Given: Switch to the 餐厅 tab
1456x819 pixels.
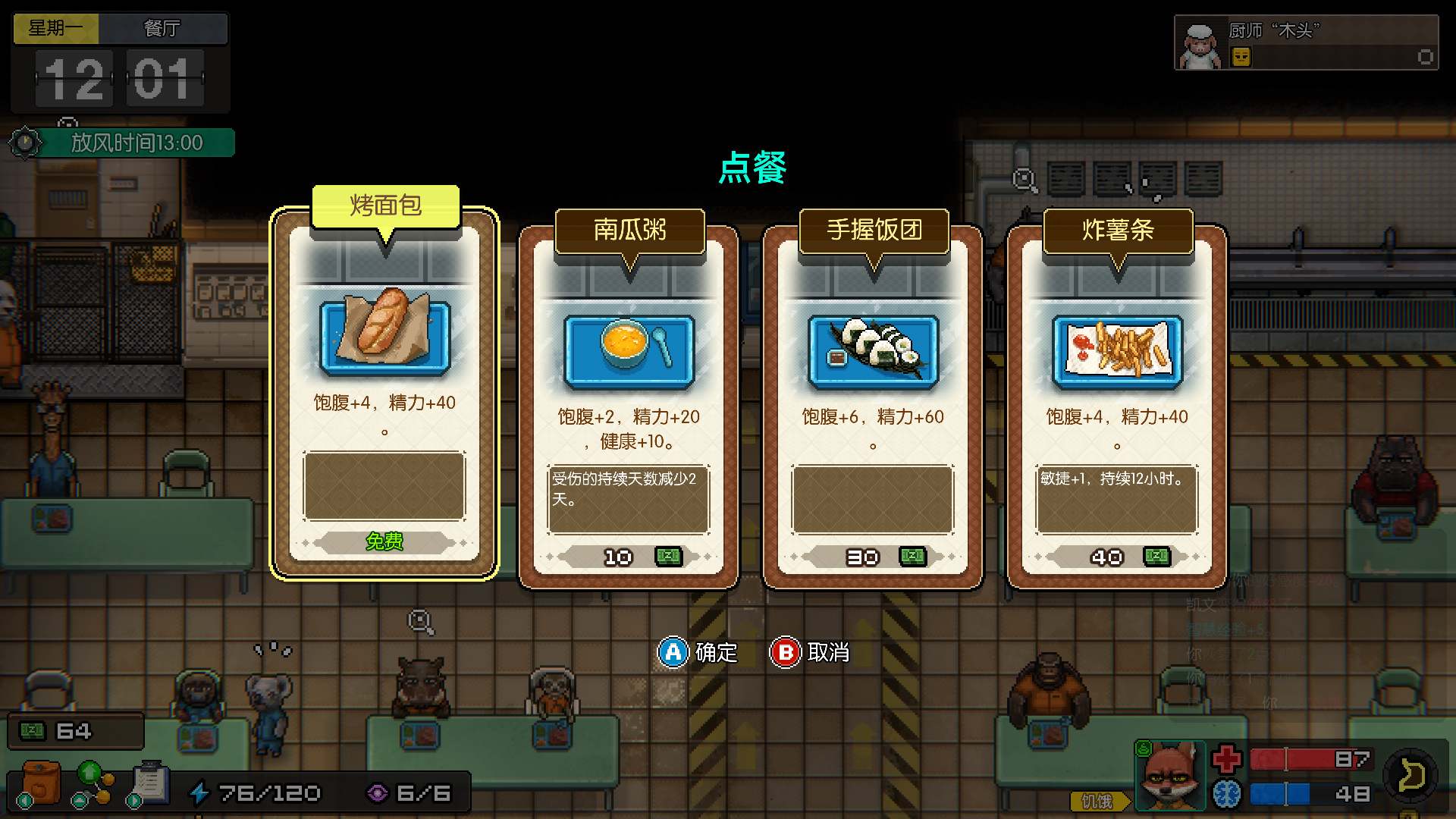Looking at the screenshot, I should [163, 29].
